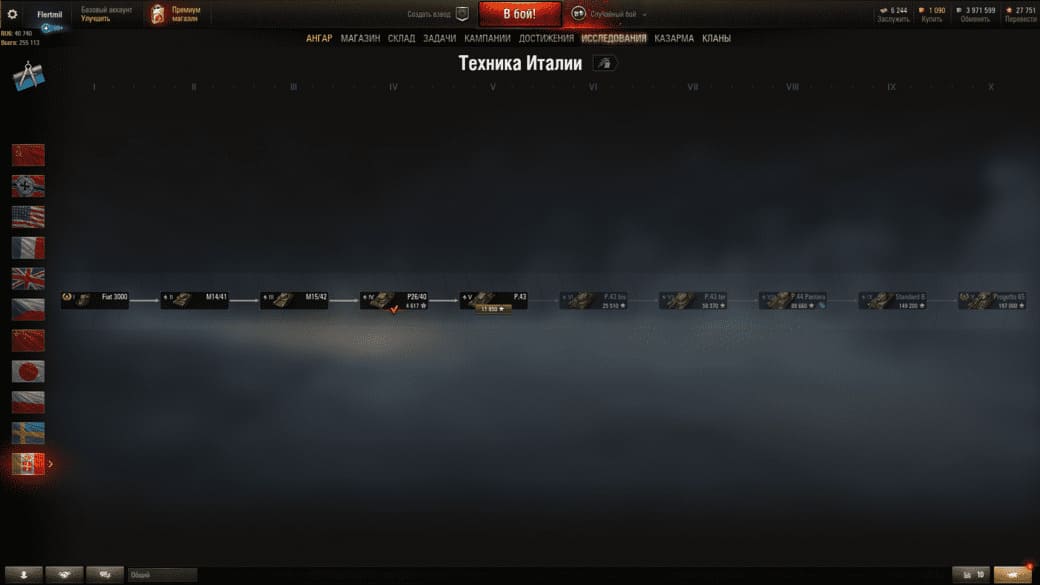Open the Премиум магазин
The height and width of the screenshot is (585, 1040).
pos(176,14)
